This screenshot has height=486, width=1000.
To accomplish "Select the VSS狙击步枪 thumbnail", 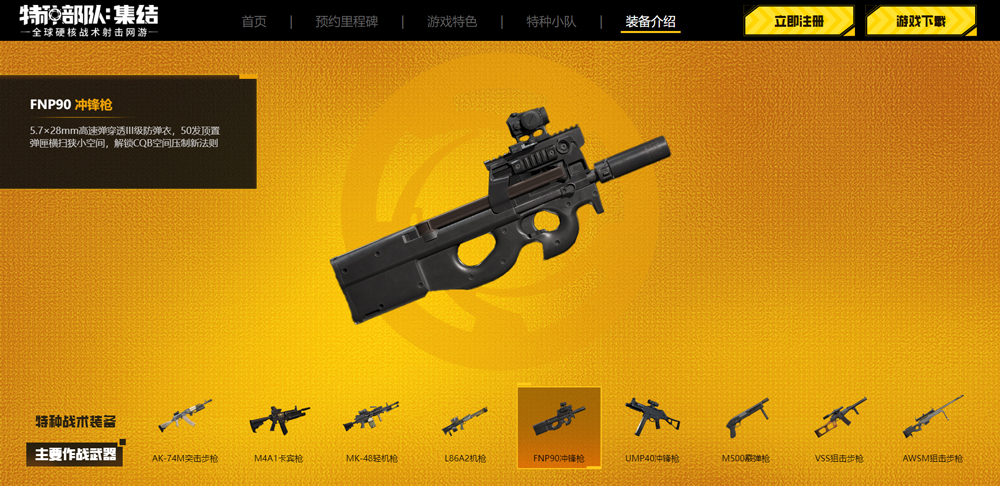I will pyautogui.click(x=839, y=425).
